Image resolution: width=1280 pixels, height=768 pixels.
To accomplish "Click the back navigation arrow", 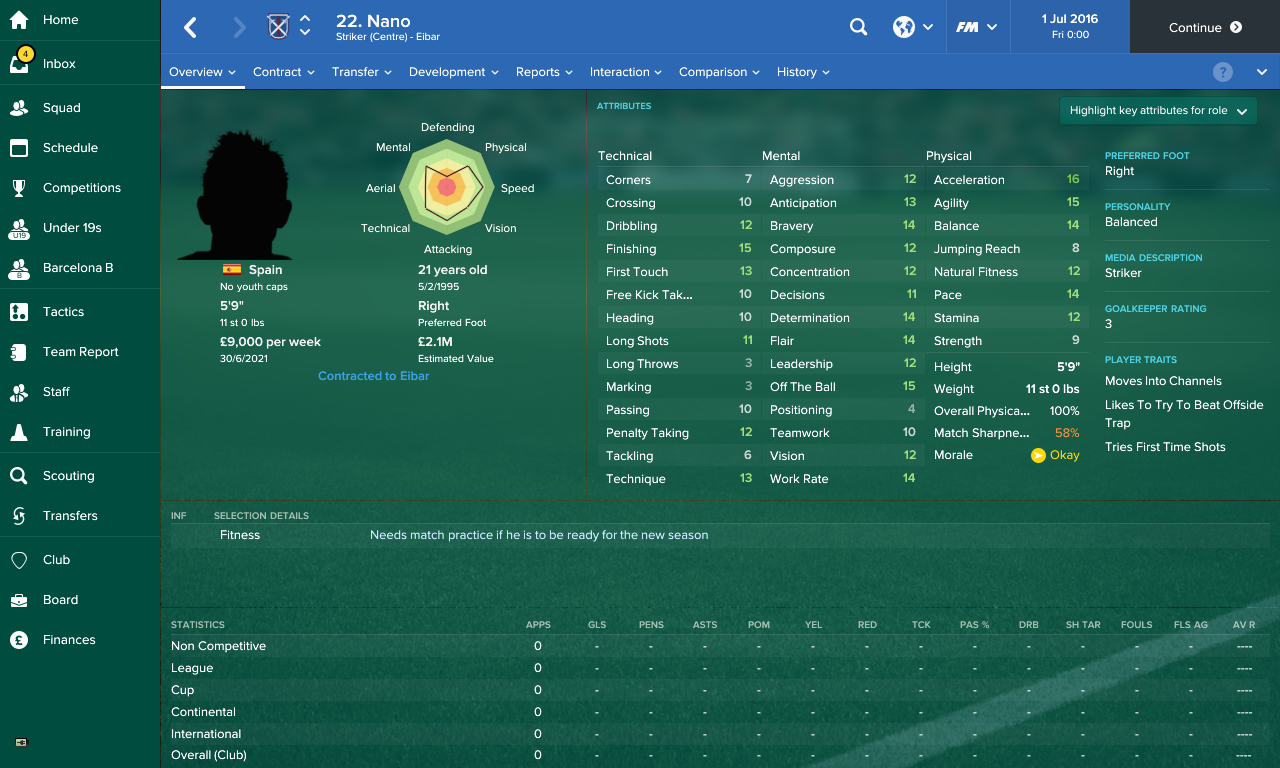I will (x=189, y=27).
